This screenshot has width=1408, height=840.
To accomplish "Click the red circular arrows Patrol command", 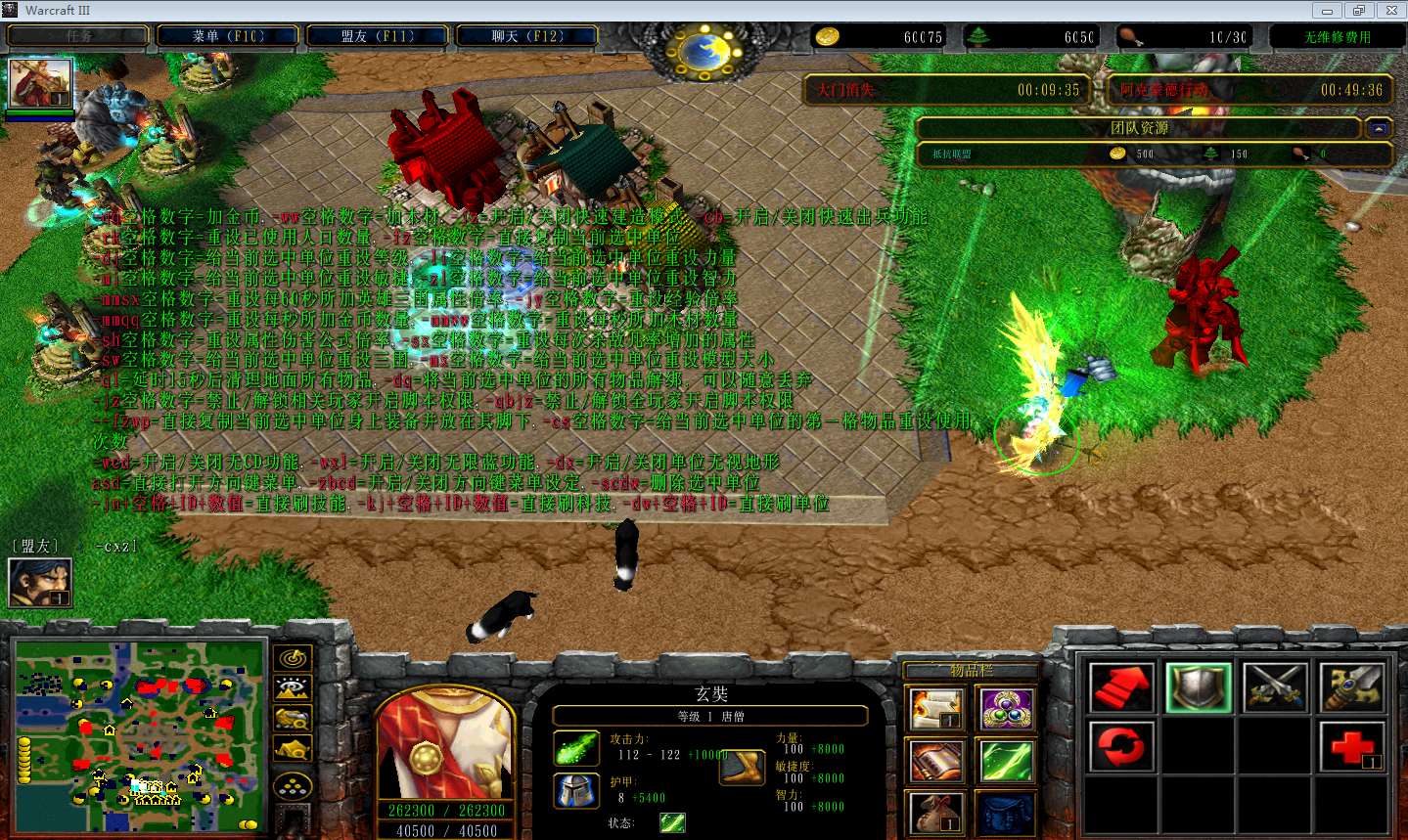I will (1121, 746).
